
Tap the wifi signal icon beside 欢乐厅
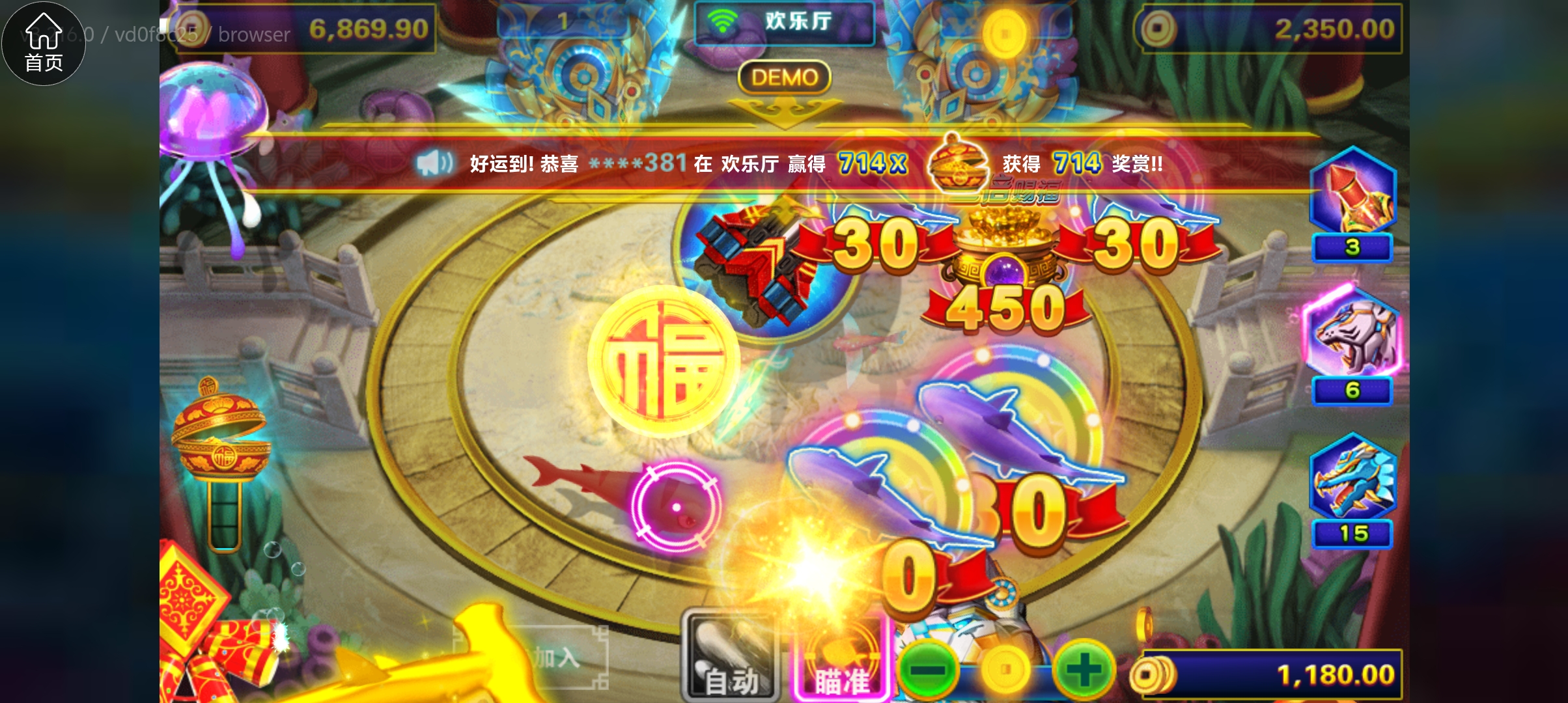[723, 20]
